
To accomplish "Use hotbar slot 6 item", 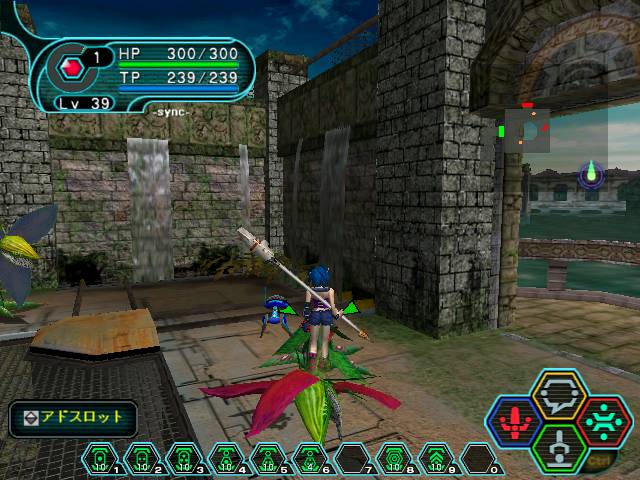I will 310,461.
